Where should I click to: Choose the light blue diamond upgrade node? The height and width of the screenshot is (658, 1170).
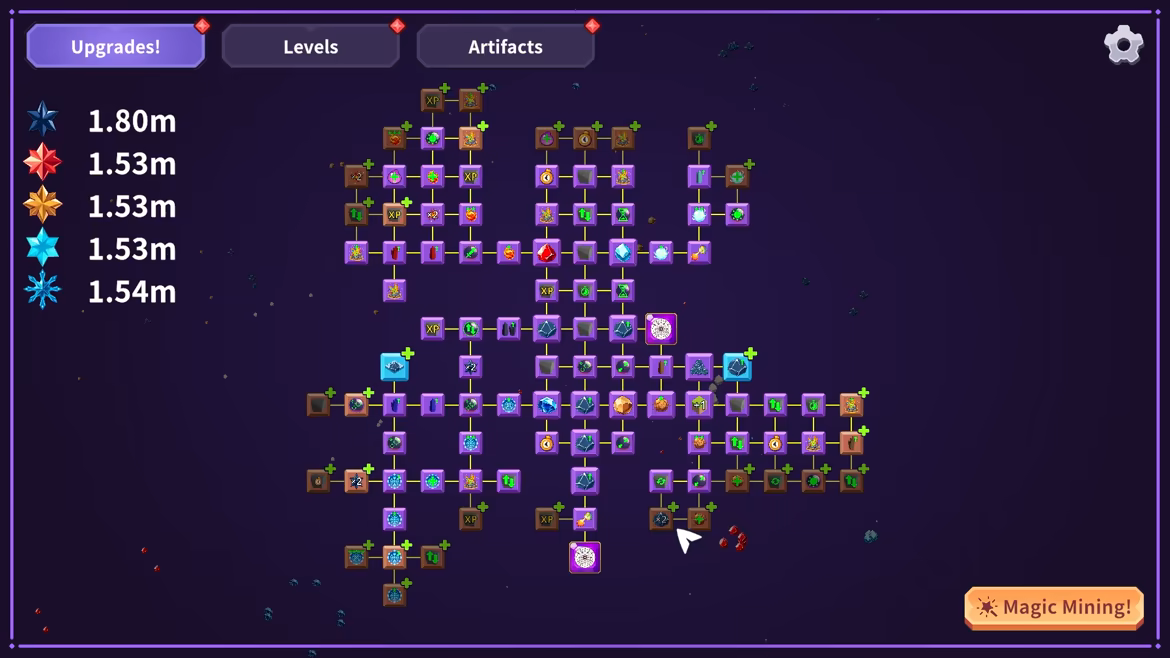coord(623,253)
